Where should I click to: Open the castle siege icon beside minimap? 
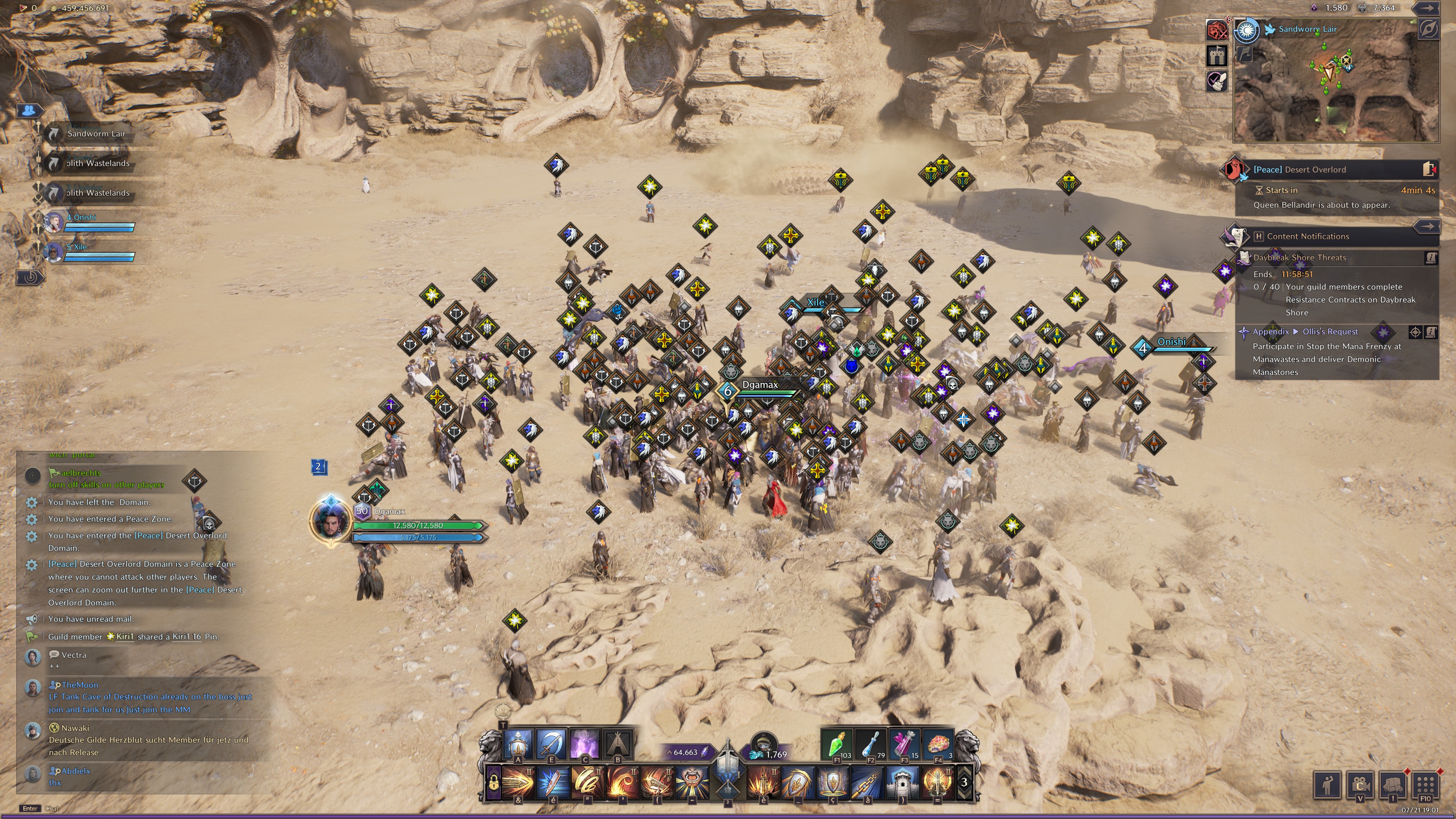click(x=1216, y=55)
